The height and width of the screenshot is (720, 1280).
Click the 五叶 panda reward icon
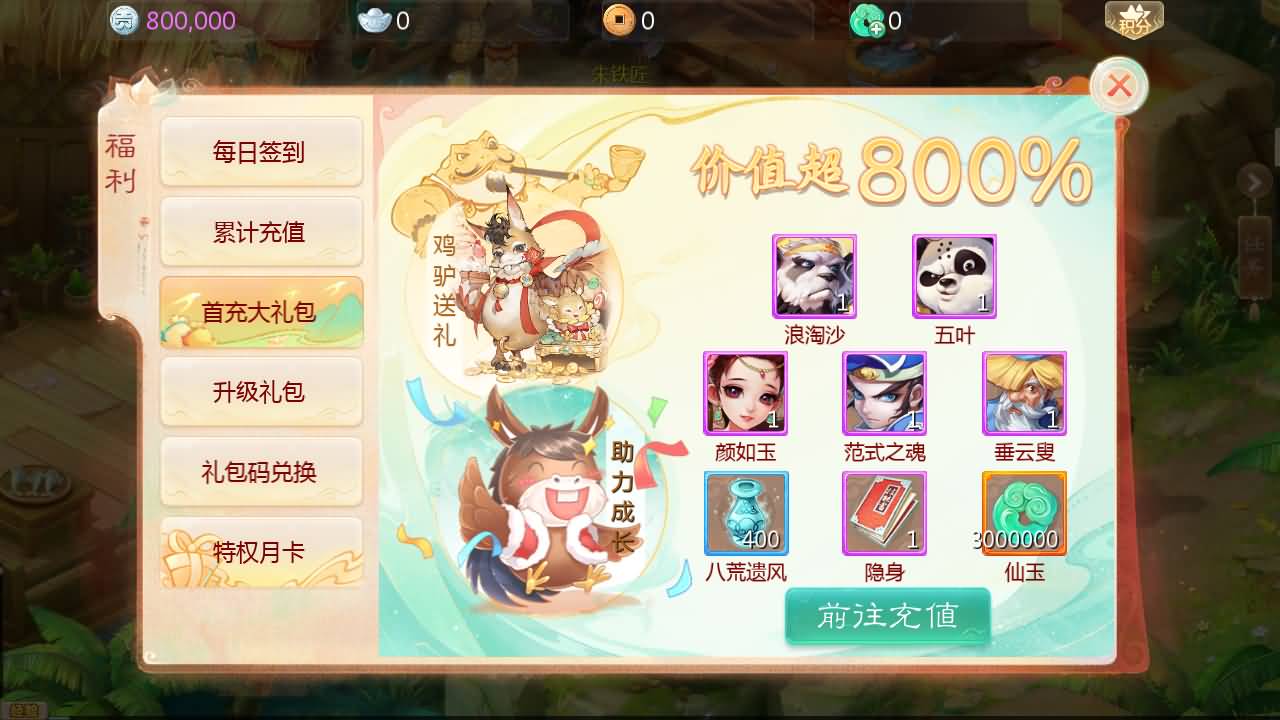point(954,277)
